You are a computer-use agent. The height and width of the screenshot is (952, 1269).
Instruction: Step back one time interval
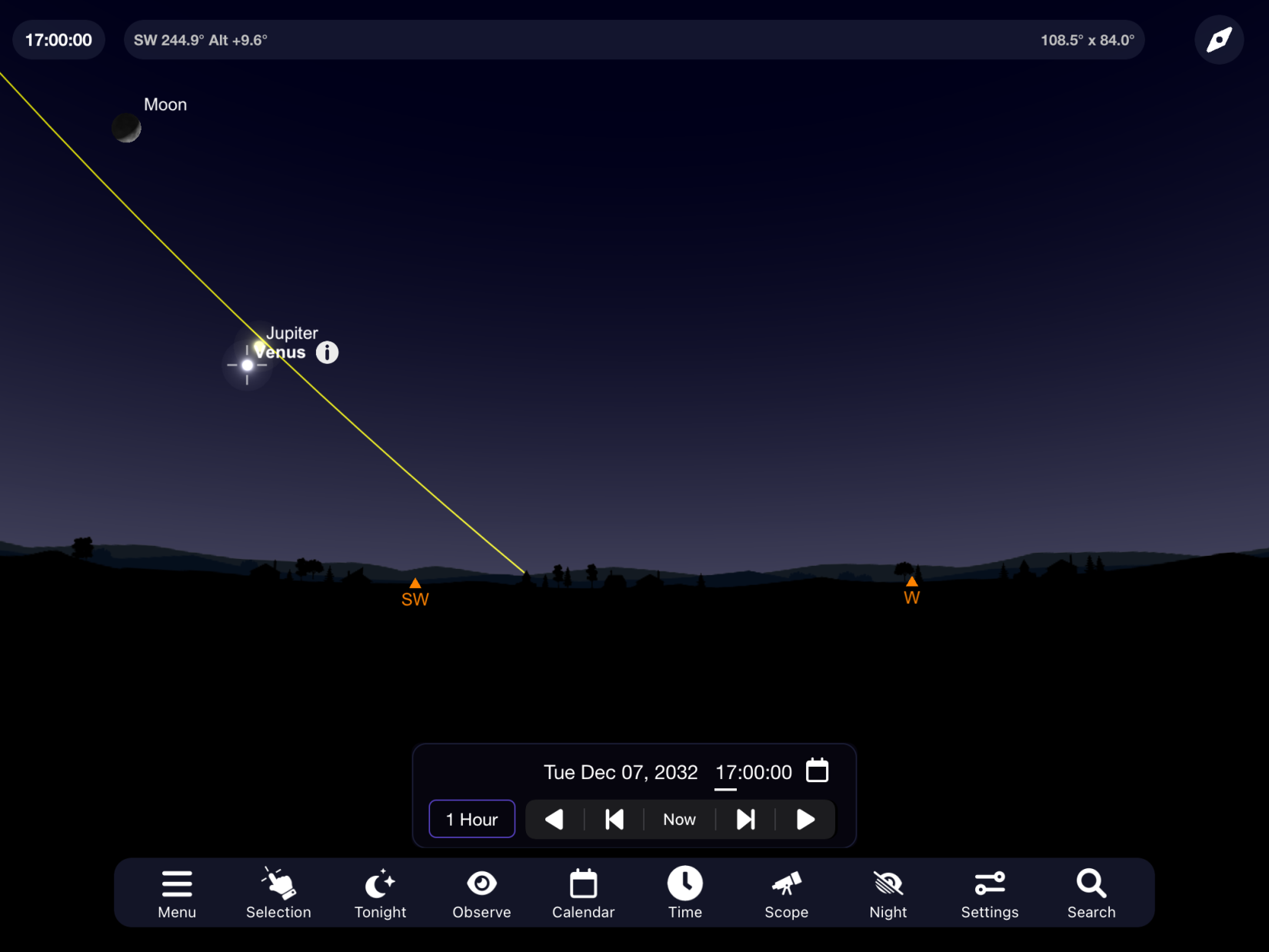coord(615,820)
